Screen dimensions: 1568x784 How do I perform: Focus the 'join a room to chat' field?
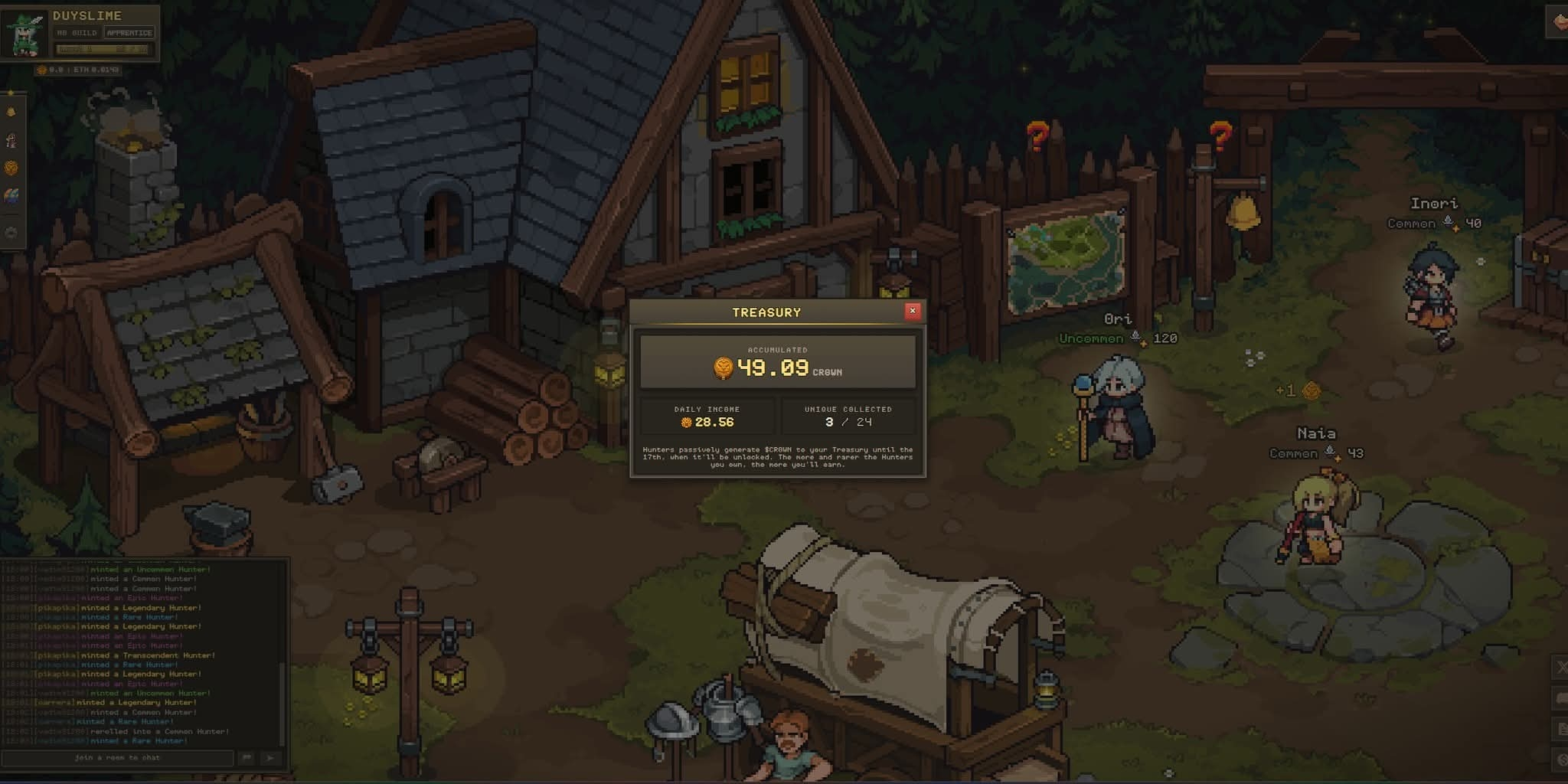(x=118, y=758)
